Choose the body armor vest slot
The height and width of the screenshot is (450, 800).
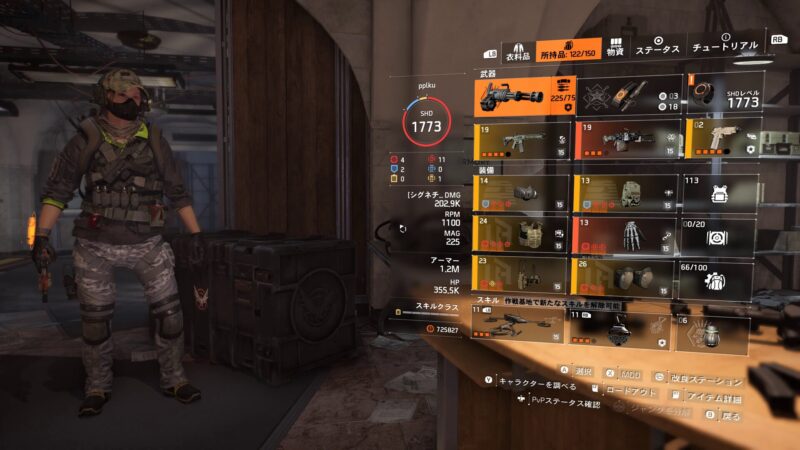[523, 236]
